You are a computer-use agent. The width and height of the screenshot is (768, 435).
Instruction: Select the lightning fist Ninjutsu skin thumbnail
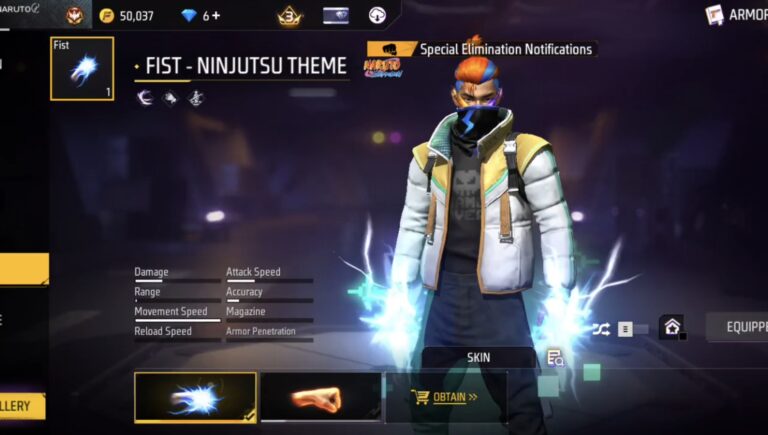(195, 398)
